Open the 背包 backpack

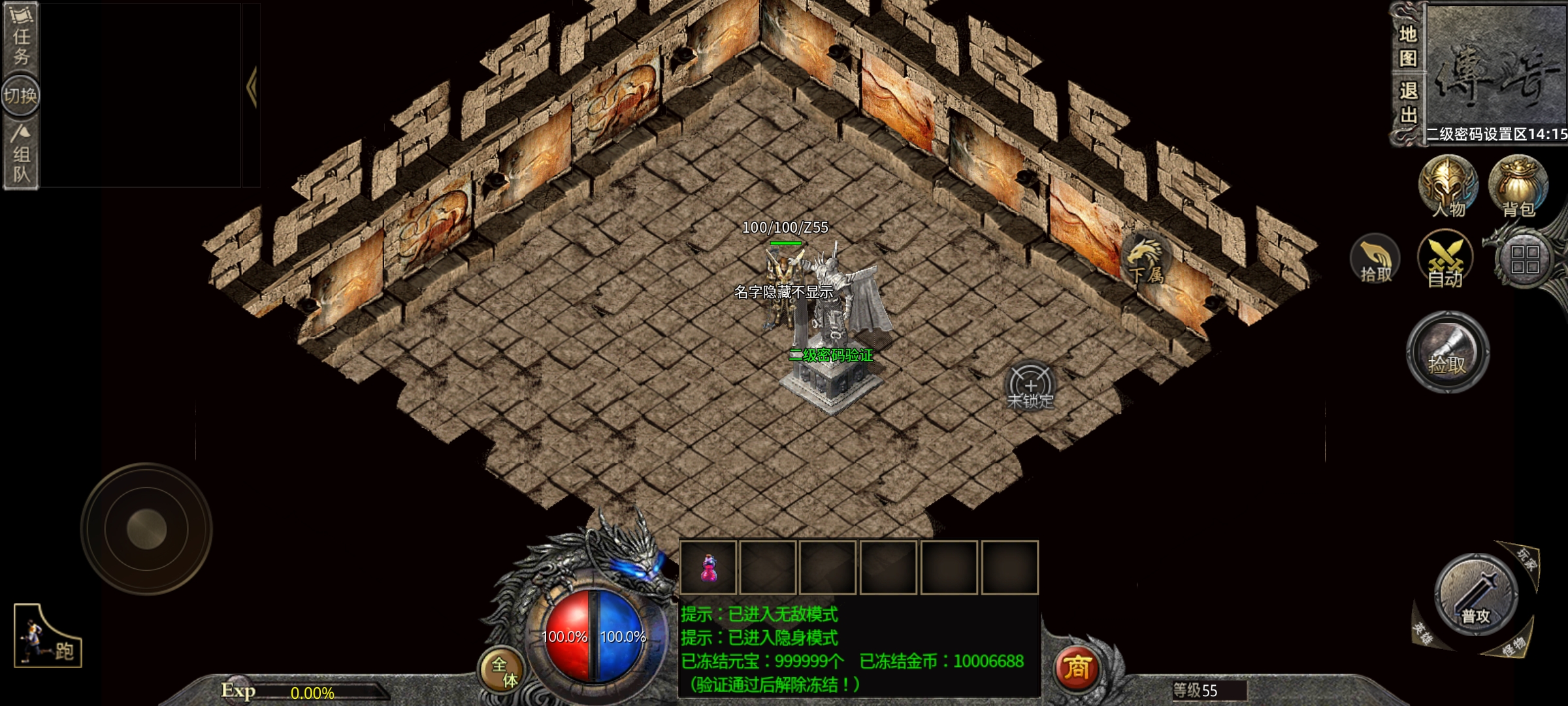pos(1518,186)
